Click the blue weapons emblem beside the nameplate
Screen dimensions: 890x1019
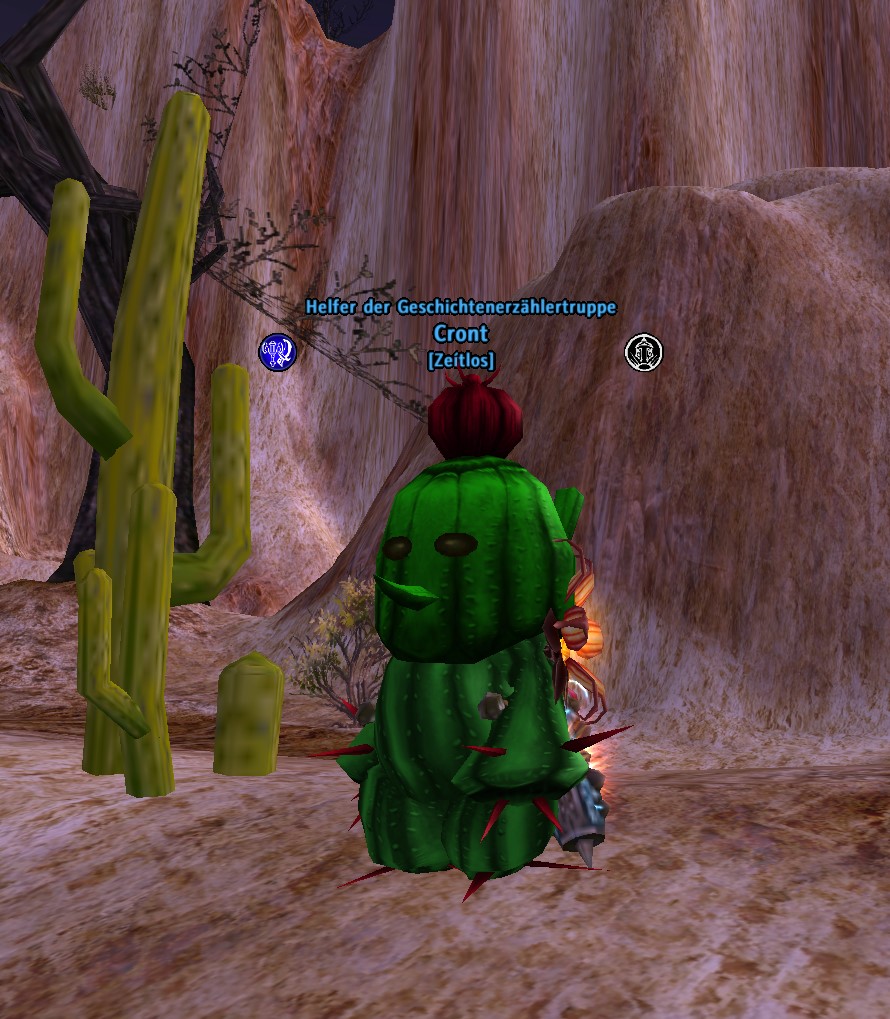[278, 352]
